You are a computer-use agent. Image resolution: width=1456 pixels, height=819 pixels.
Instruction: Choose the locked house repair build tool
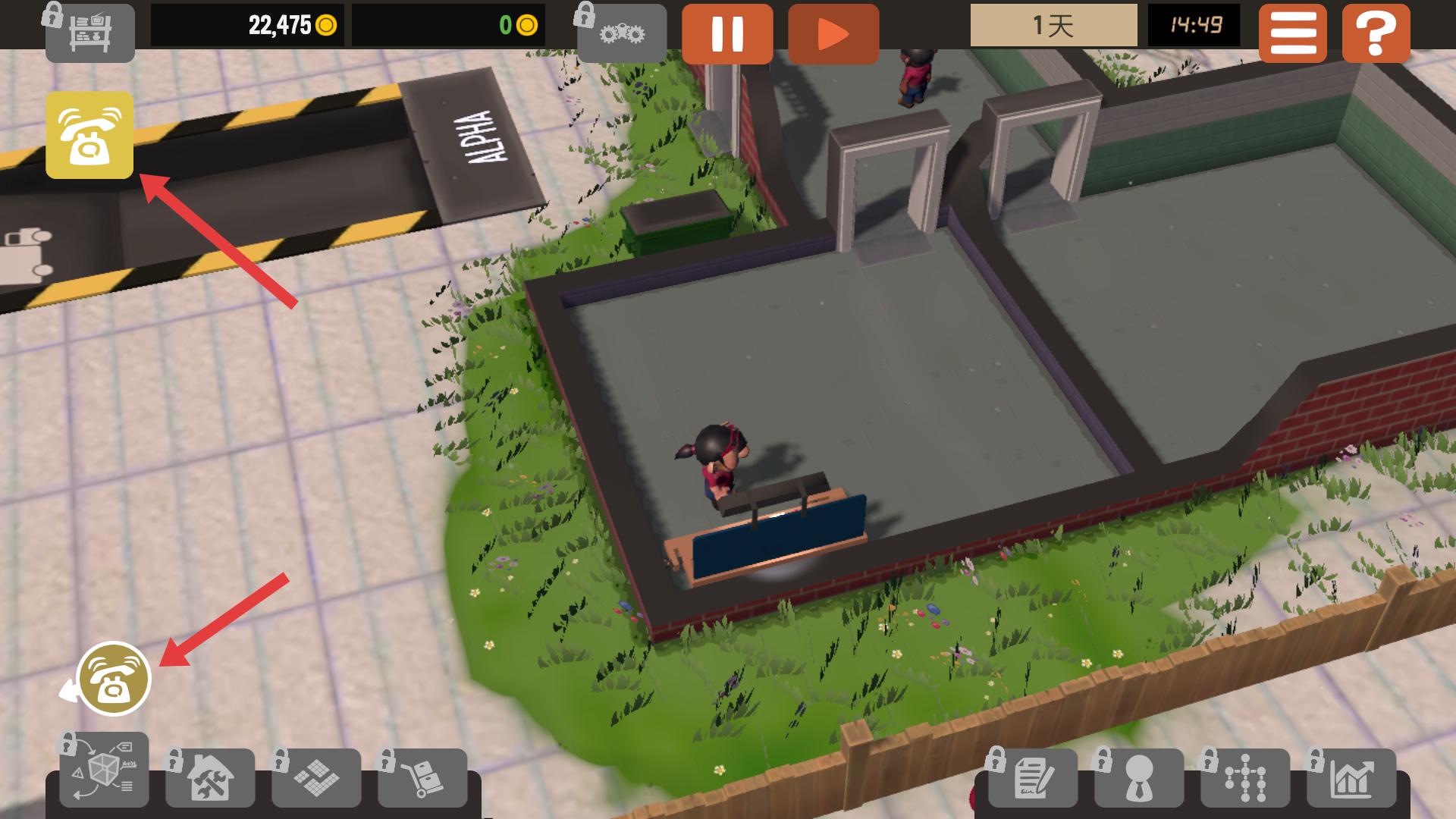210,777
